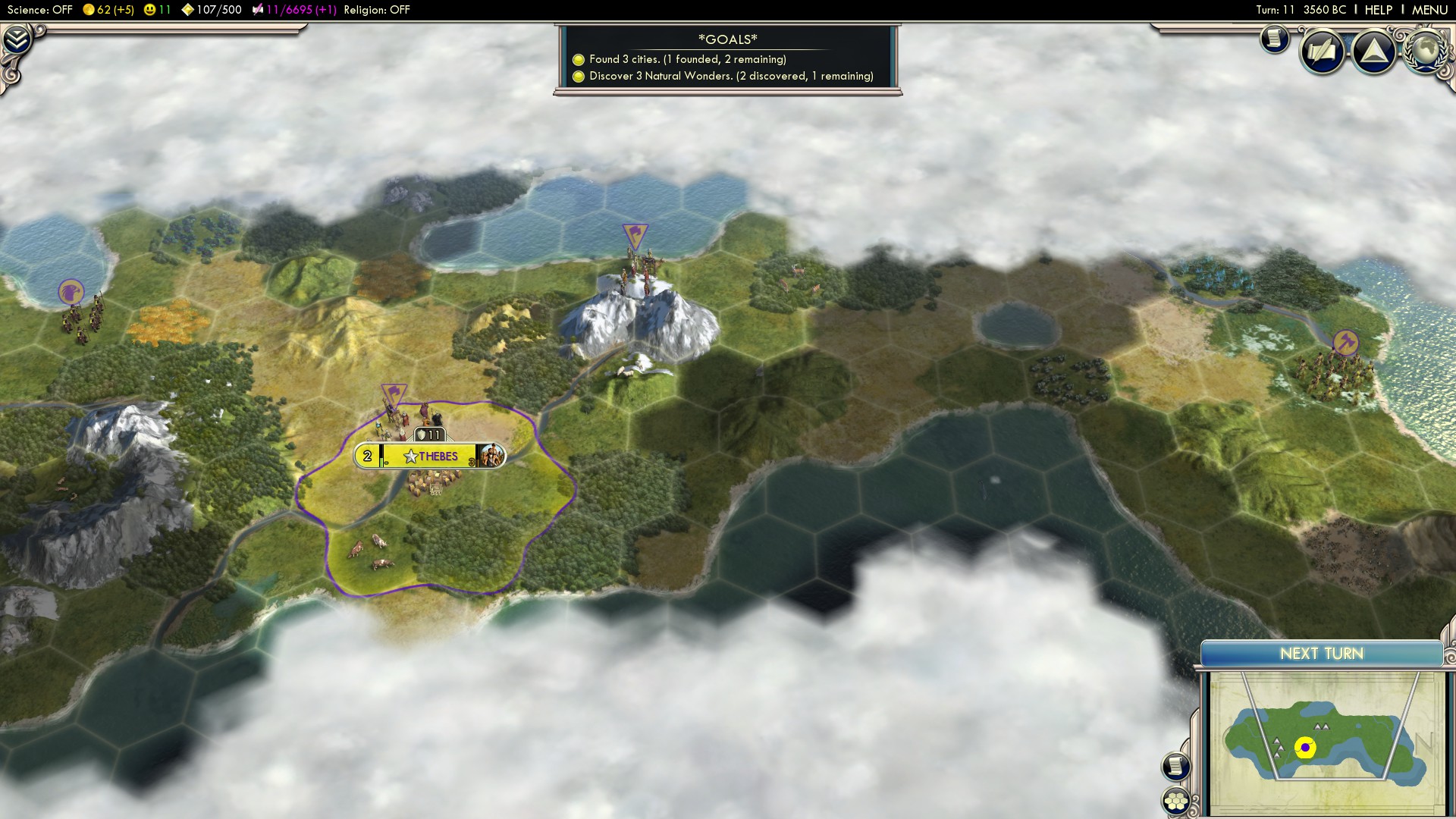Open the Technology tree icon
1456x819 pixels.
coord(1374,52)
